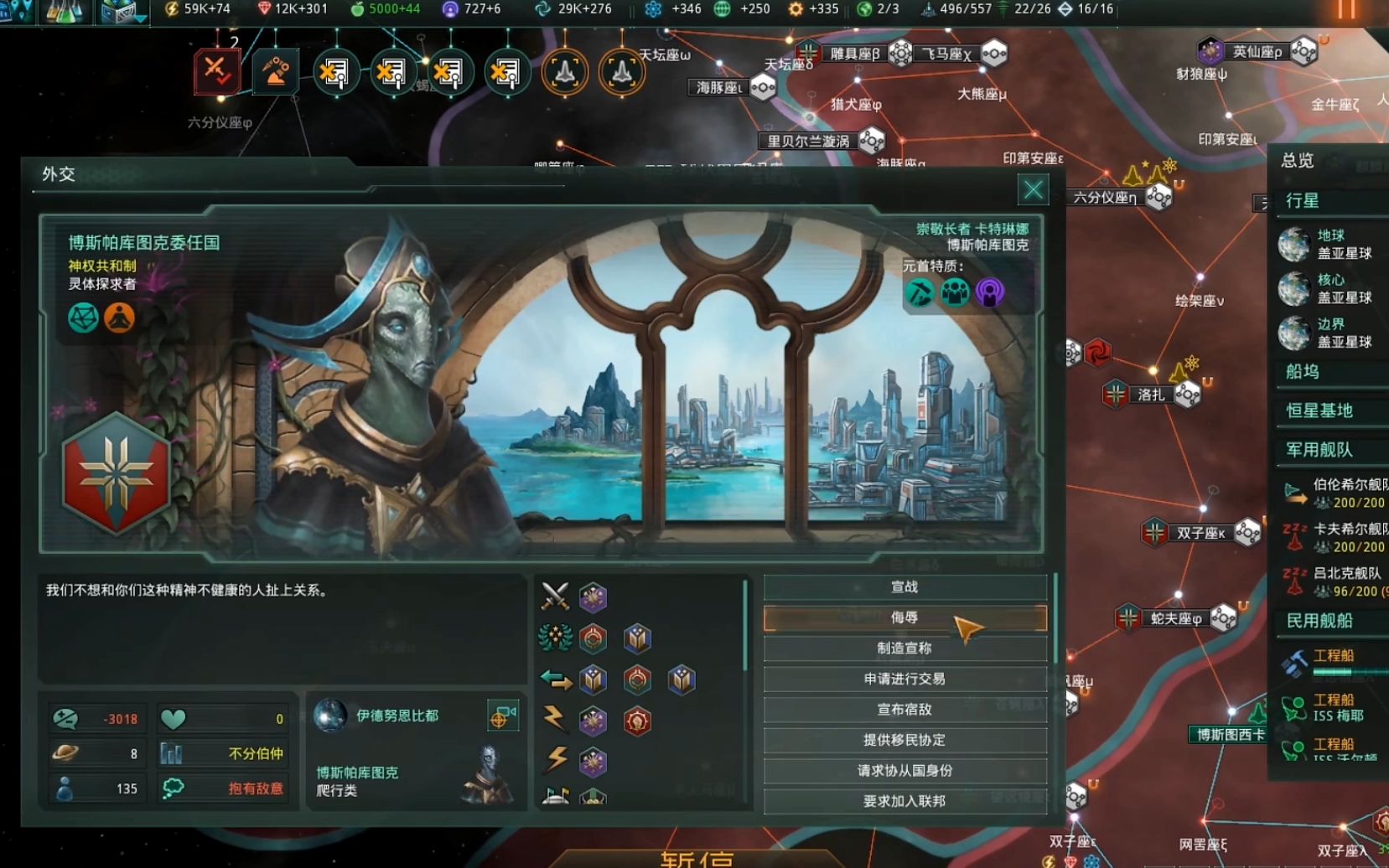
Task: Click the purple psychic ruler trait icon
Action: pos(990,295)
